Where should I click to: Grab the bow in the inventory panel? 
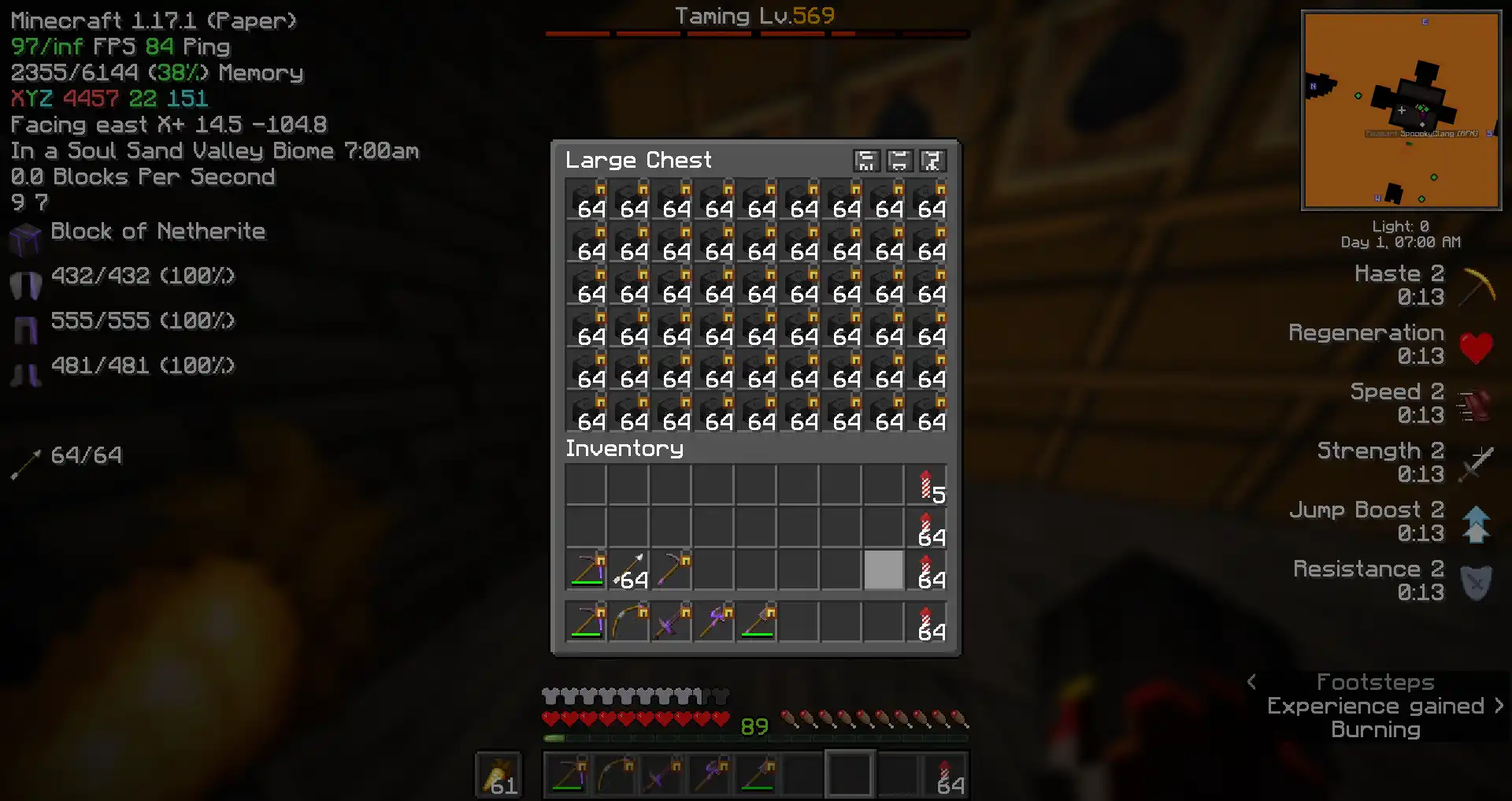(x=628, y=622)
